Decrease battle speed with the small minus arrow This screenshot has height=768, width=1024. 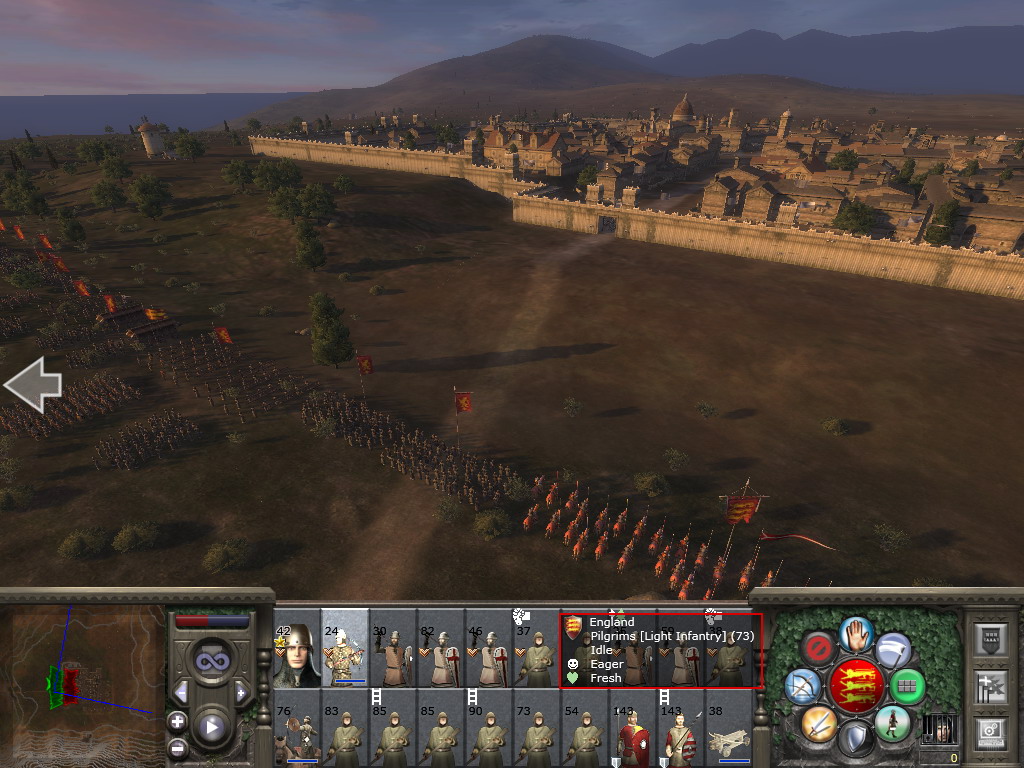click(x=181, y=692)
